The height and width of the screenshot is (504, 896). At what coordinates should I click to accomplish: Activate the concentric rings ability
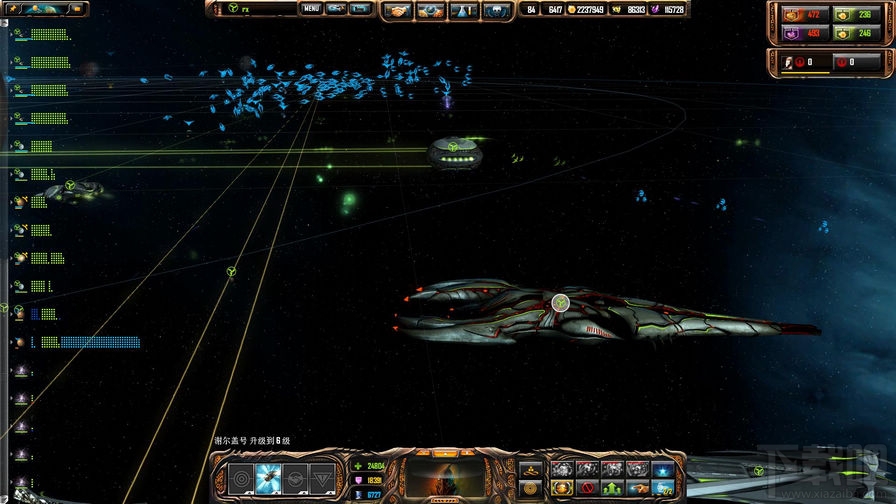tap(240, 477)
